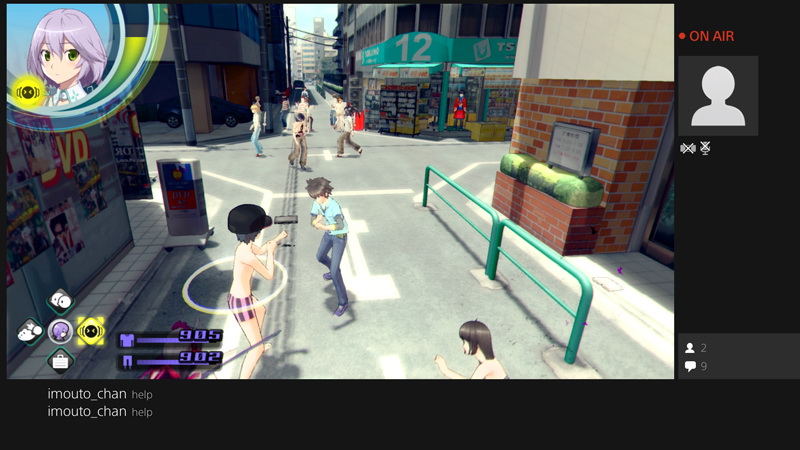Image resolution: width=800 pixels, height=450 pixels.
Task: Select the two-faces command icon
Action: (x=61, y=301)
